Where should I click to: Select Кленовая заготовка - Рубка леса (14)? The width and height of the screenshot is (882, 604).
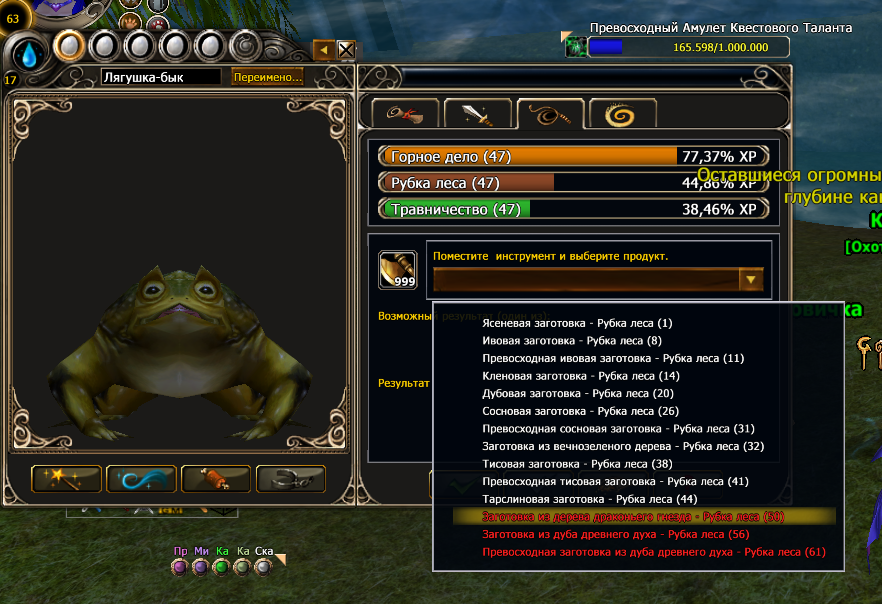pyautogui.click(x=580, y=376)
